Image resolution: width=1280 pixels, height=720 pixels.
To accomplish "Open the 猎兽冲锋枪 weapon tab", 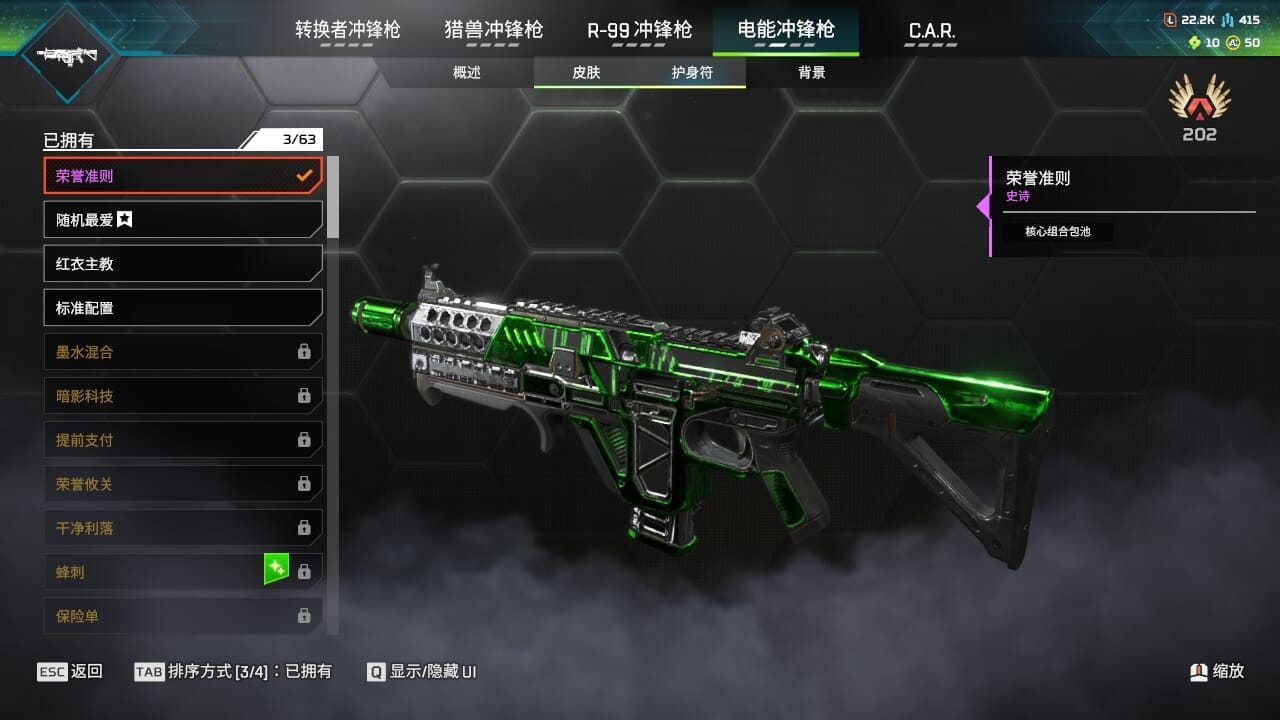I will (493, 30).
